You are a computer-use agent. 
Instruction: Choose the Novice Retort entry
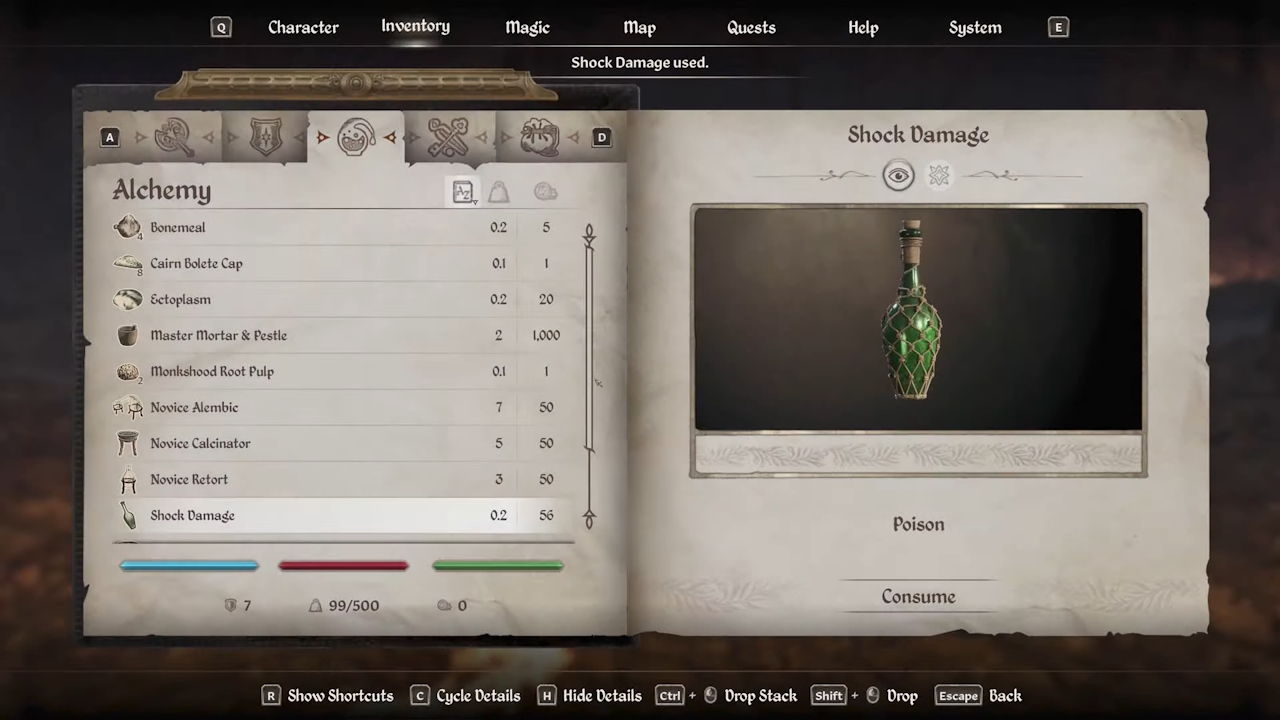point(189,480)
